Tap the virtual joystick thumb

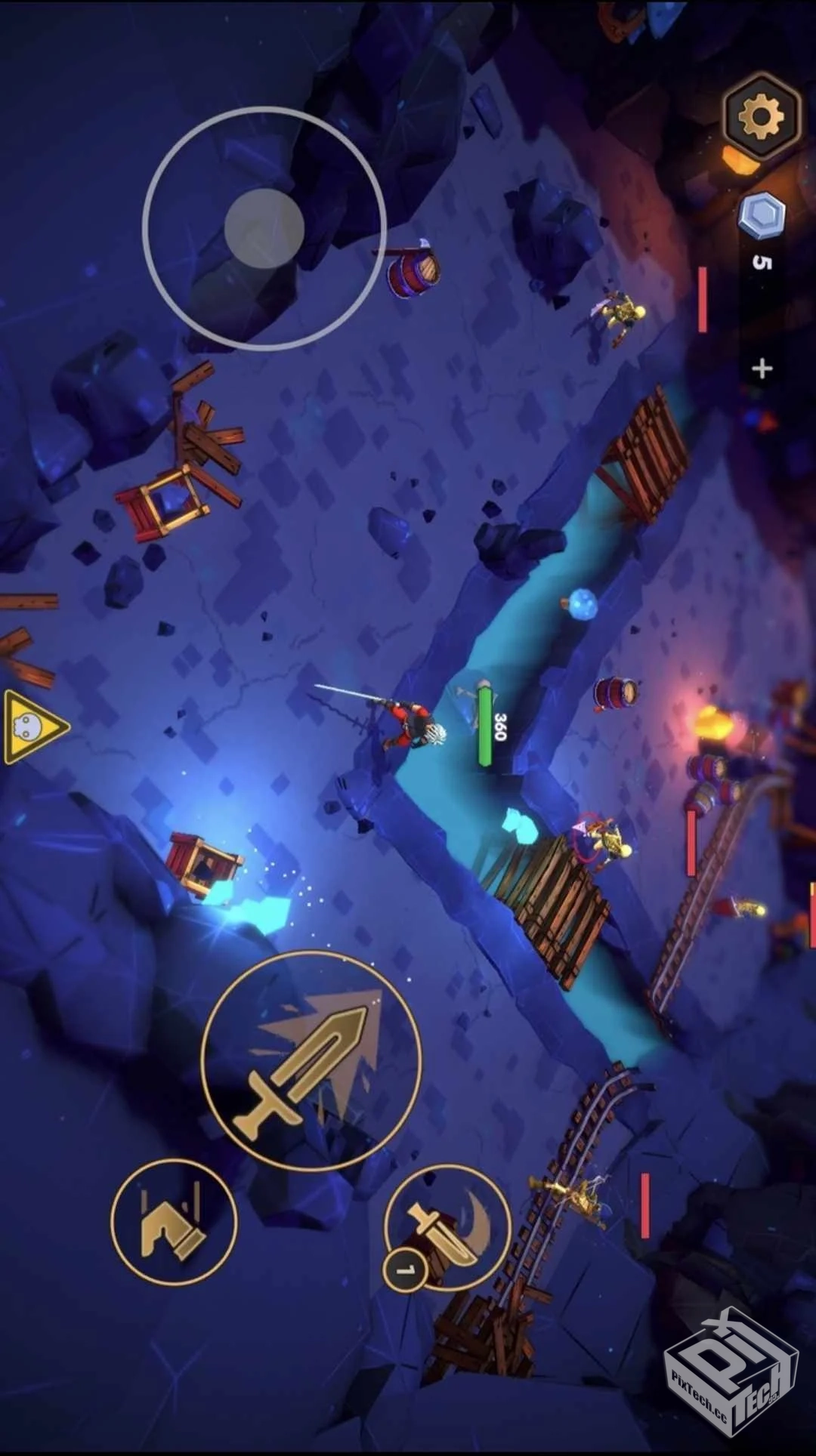[264, 227]
